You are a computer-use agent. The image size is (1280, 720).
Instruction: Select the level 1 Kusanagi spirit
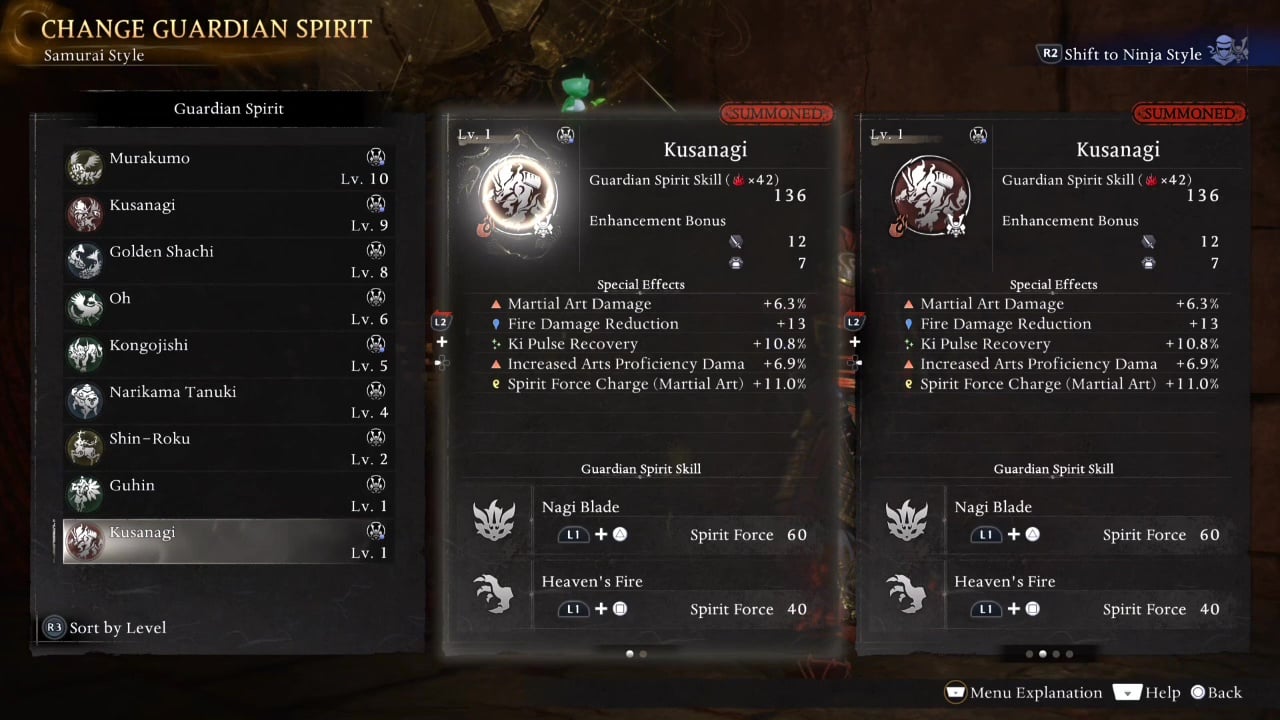227,541
